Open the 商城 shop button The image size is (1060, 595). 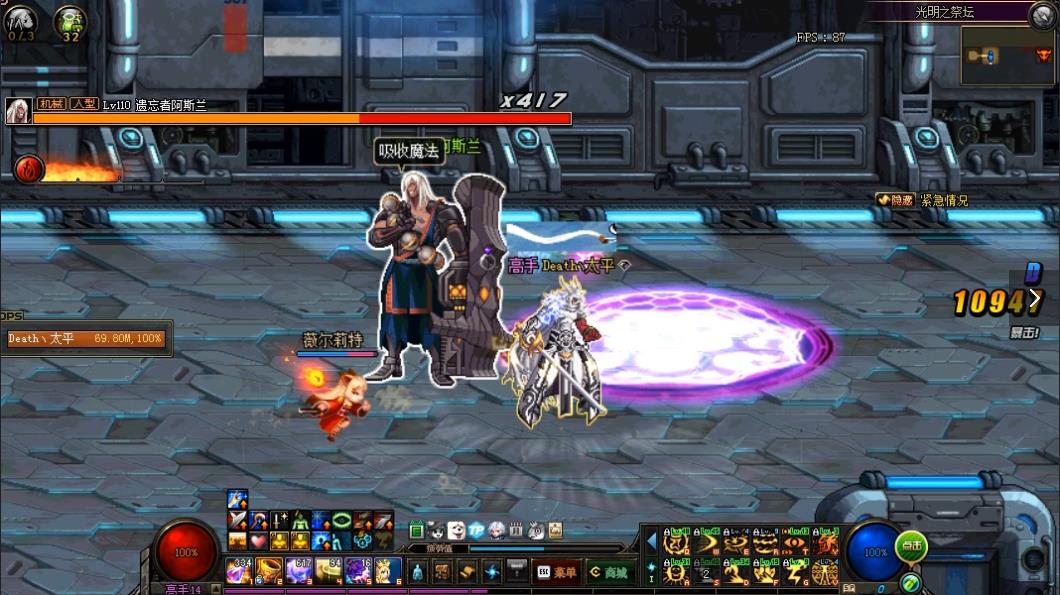(x=609, y=572)
